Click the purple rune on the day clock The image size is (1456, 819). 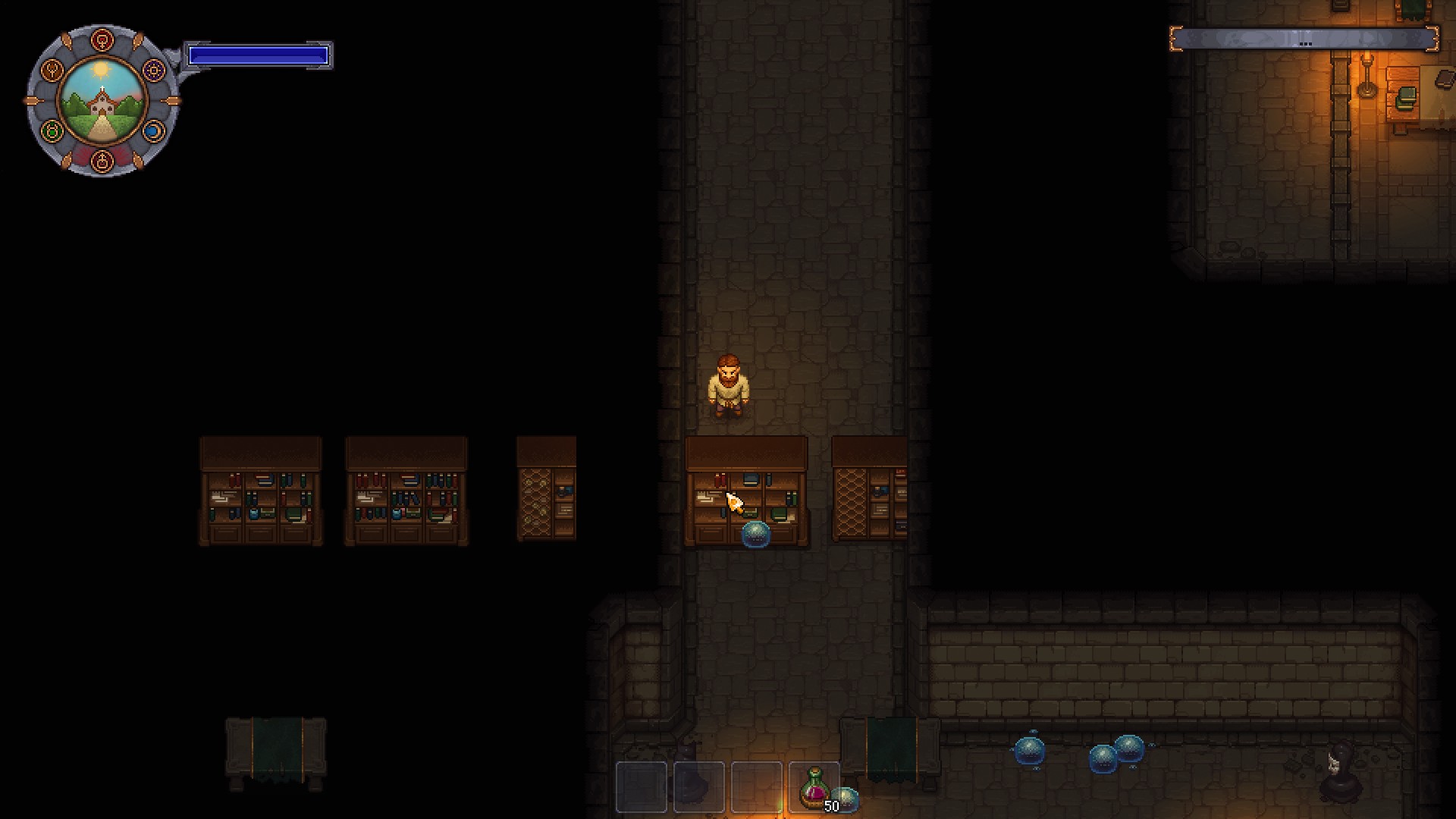click(152, 70)
